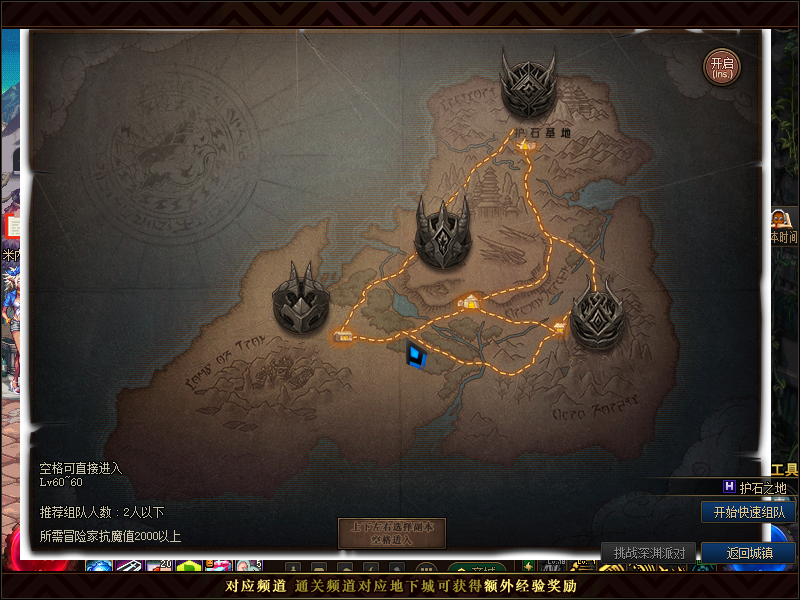
Task: Start quick party with 开始快速组队
Action: point(749,512)
